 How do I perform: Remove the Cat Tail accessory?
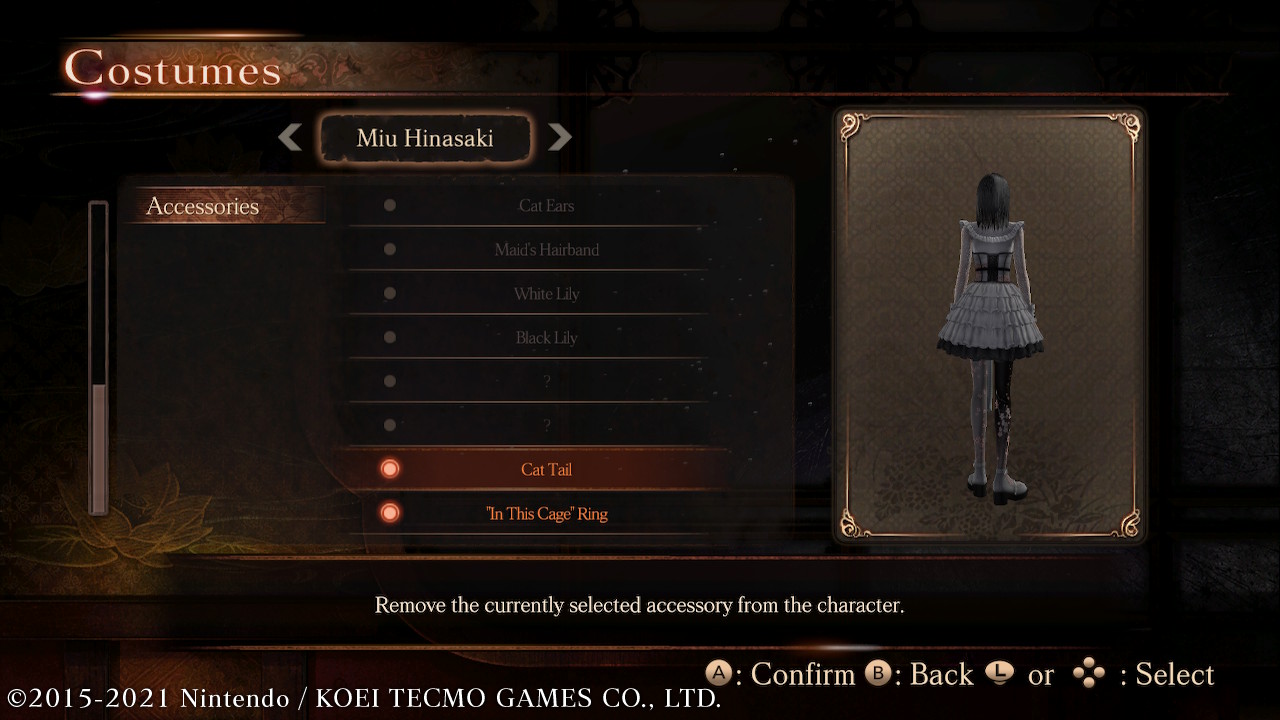click(546, 470)
